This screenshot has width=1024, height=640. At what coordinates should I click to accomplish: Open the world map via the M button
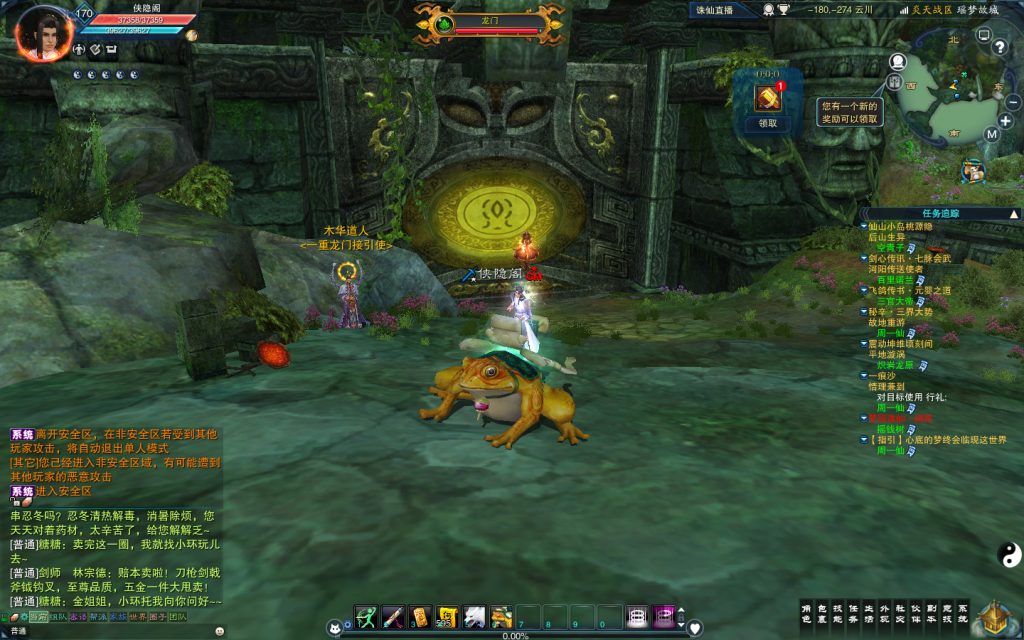[991, 134]
